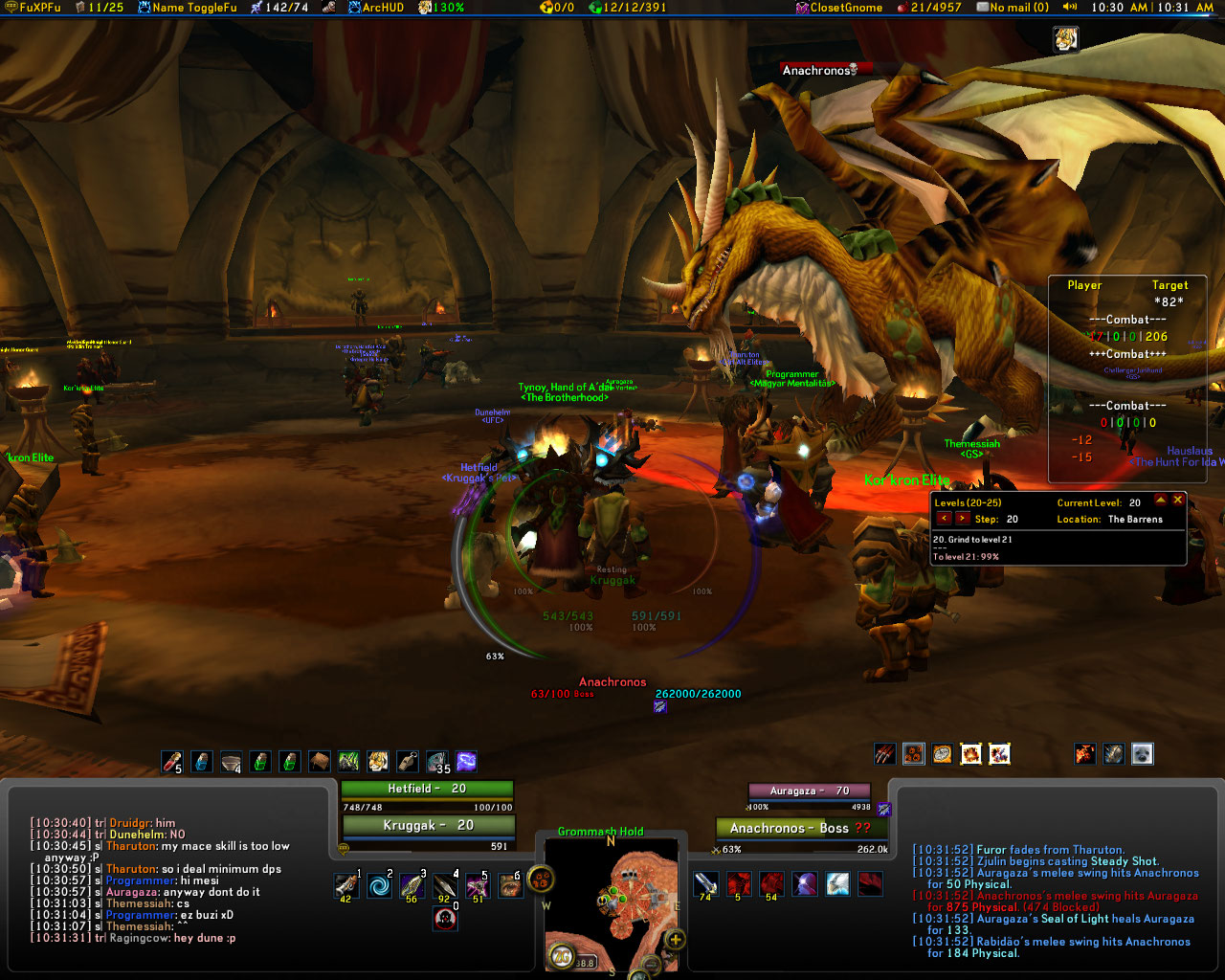
Task: Use the arrowhead ability in slot 4
Action: 445,885
